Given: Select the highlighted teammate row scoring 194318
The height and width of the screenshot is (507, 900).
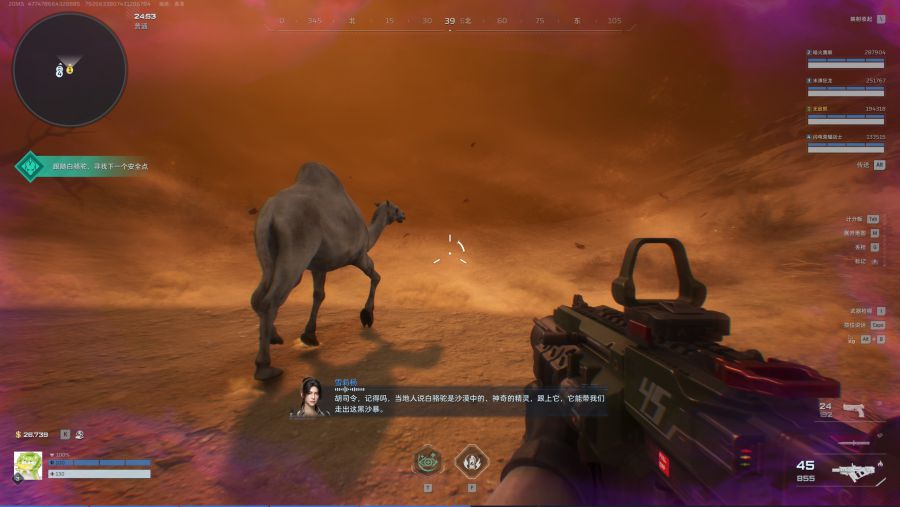Looking at the screenshot, I should [845, 113].
